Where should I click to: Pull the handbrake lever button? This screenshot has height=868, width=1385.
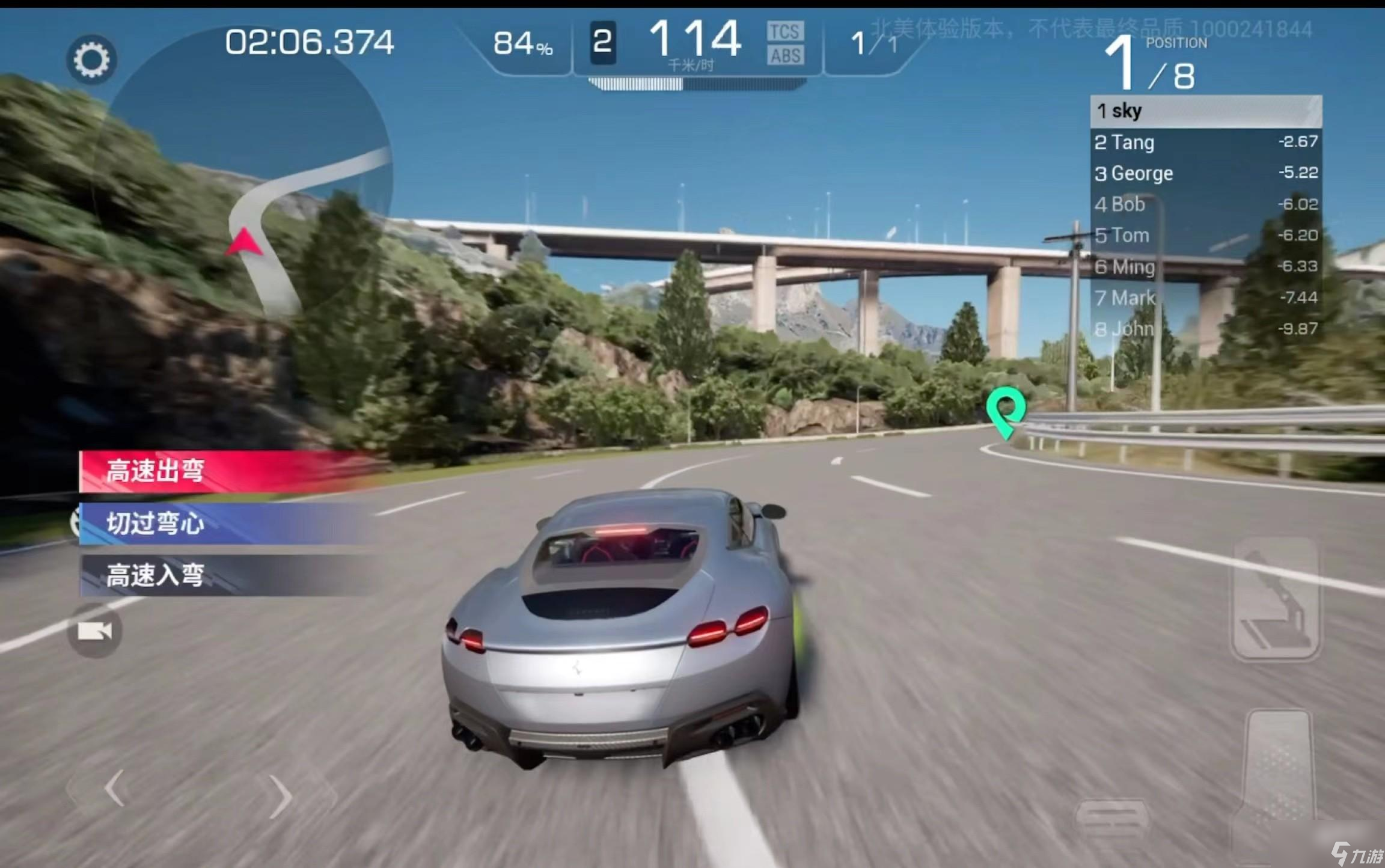(x=1275, y=598)
